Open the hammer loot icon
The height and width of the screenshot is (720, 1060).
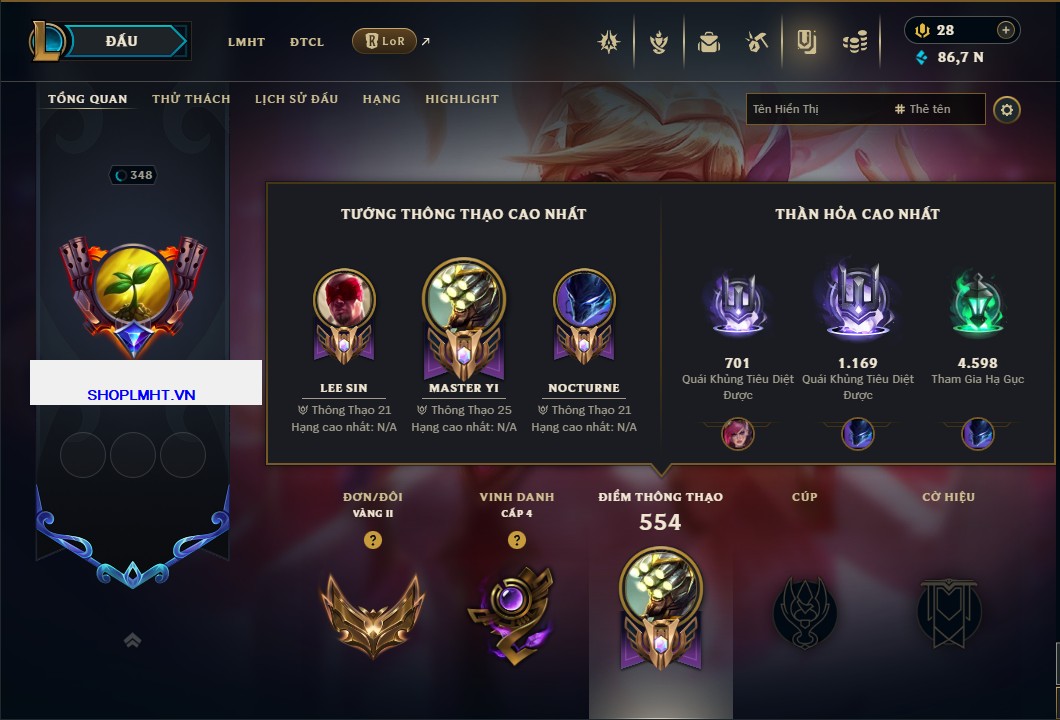pyautogui.click(x=757, y=42)
